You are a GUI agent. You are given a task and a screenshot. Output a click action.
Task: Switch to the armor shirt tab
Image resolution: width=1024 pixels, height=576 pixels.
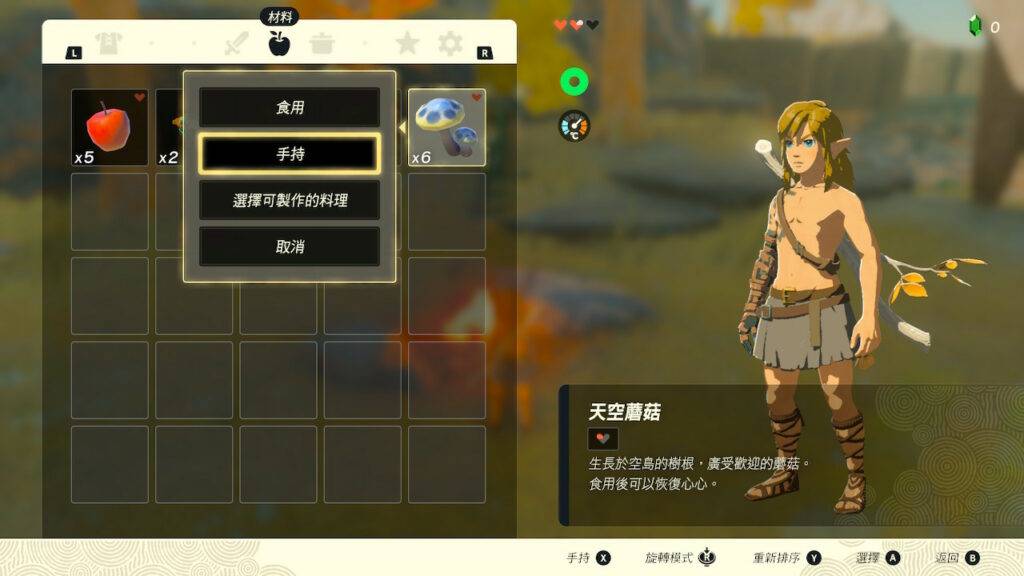tap(107, 44)
